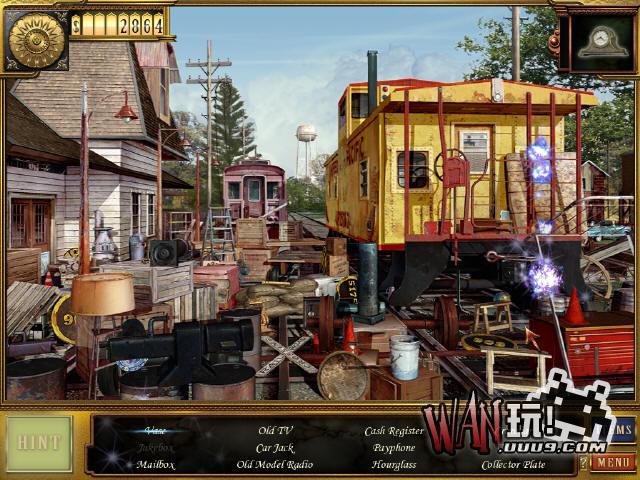Choose Car Jack from the list

(274, 447)
